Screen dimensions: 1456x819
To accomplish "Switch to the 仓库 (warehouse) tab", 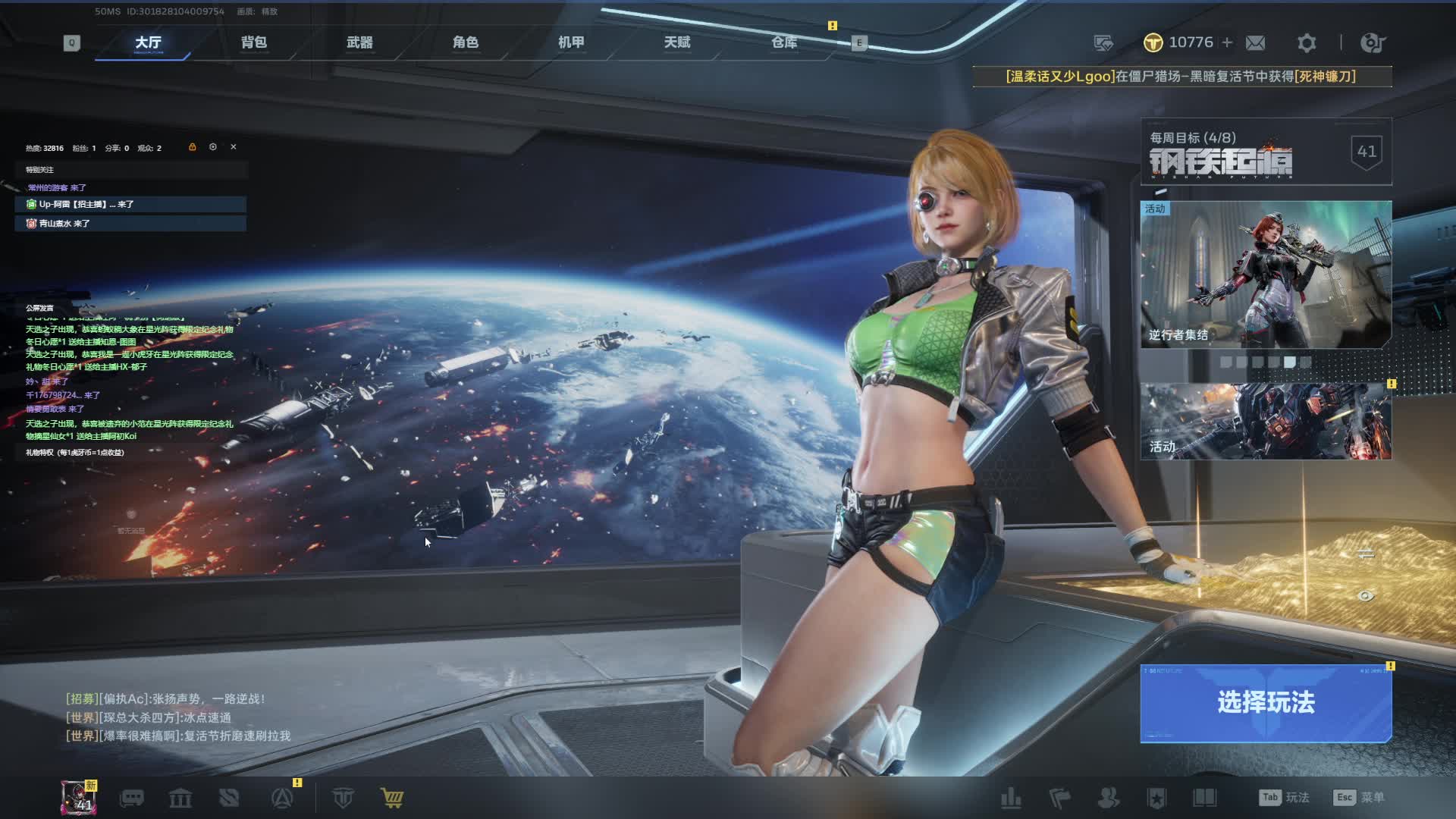I will pos(784,42).
